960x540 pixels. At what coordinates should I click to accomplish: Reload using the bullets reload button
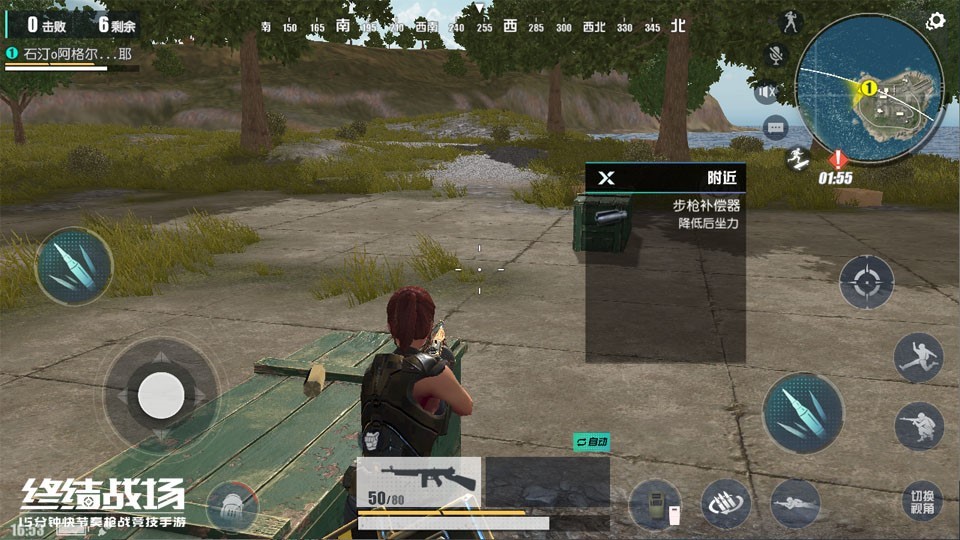(726, 503)
